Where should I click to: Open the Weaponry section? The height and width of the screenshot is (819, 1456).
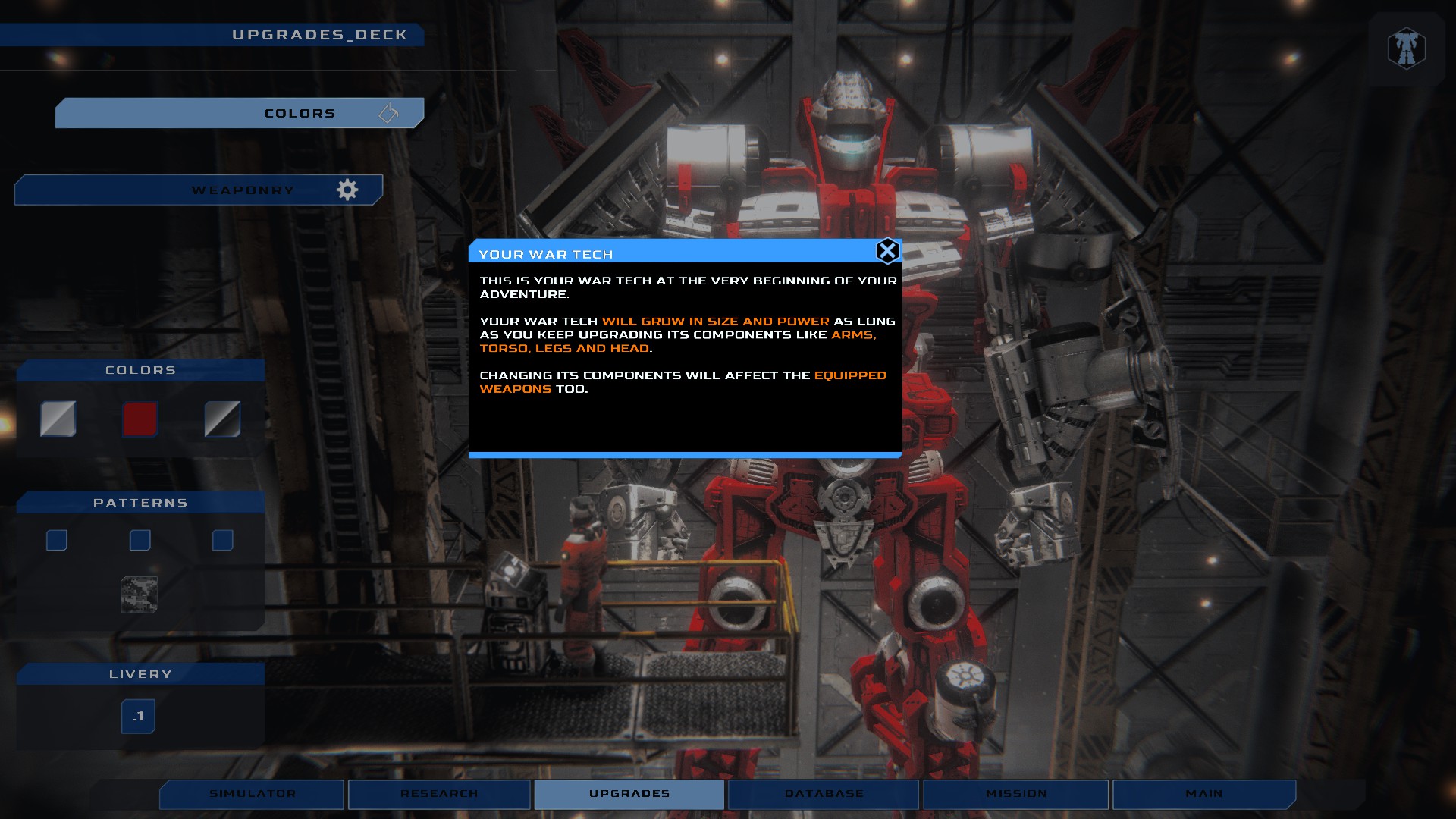click(199, 190)
